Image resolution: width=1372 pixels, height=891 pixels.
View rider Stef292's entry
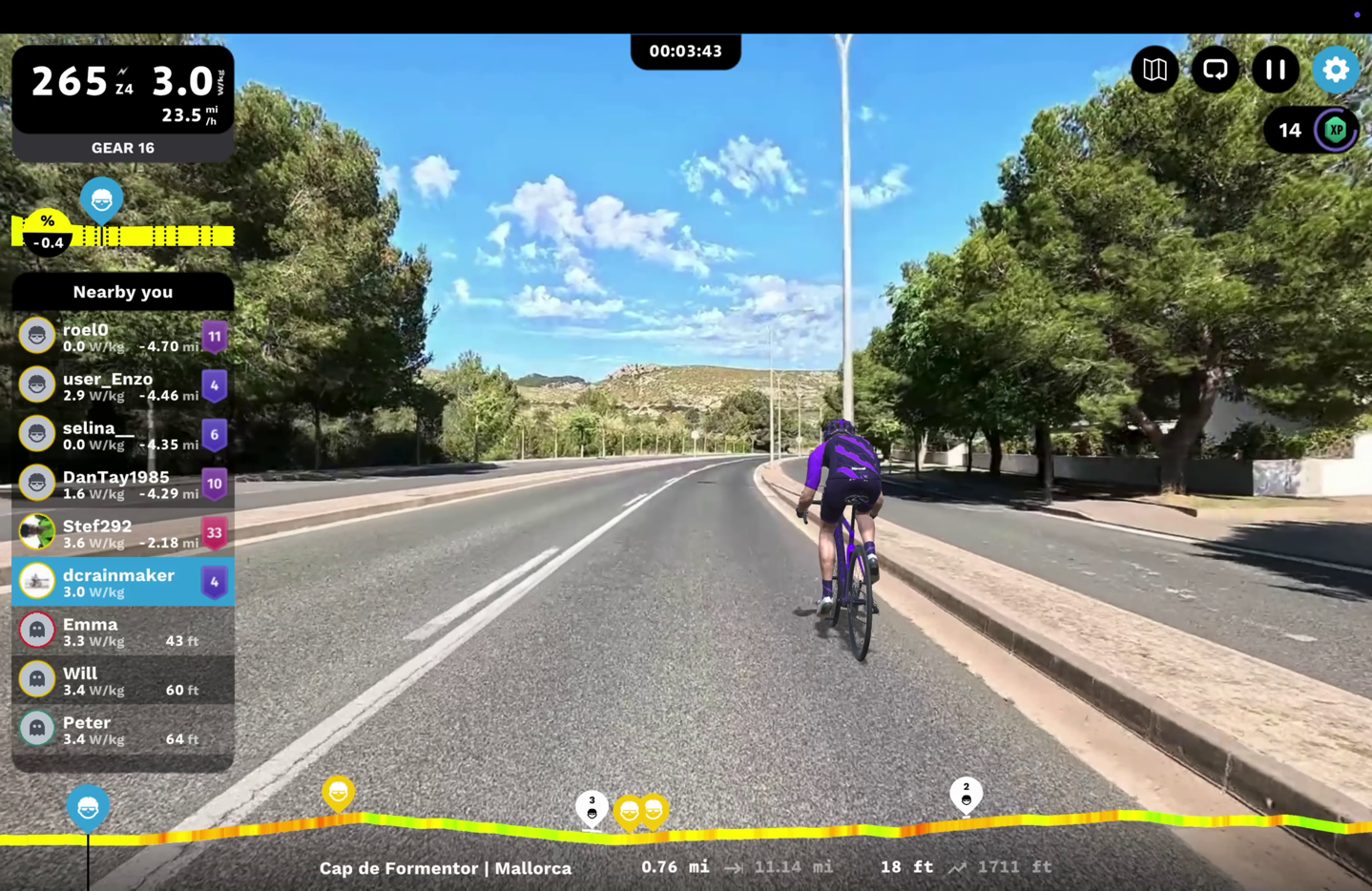coord(122,533)
